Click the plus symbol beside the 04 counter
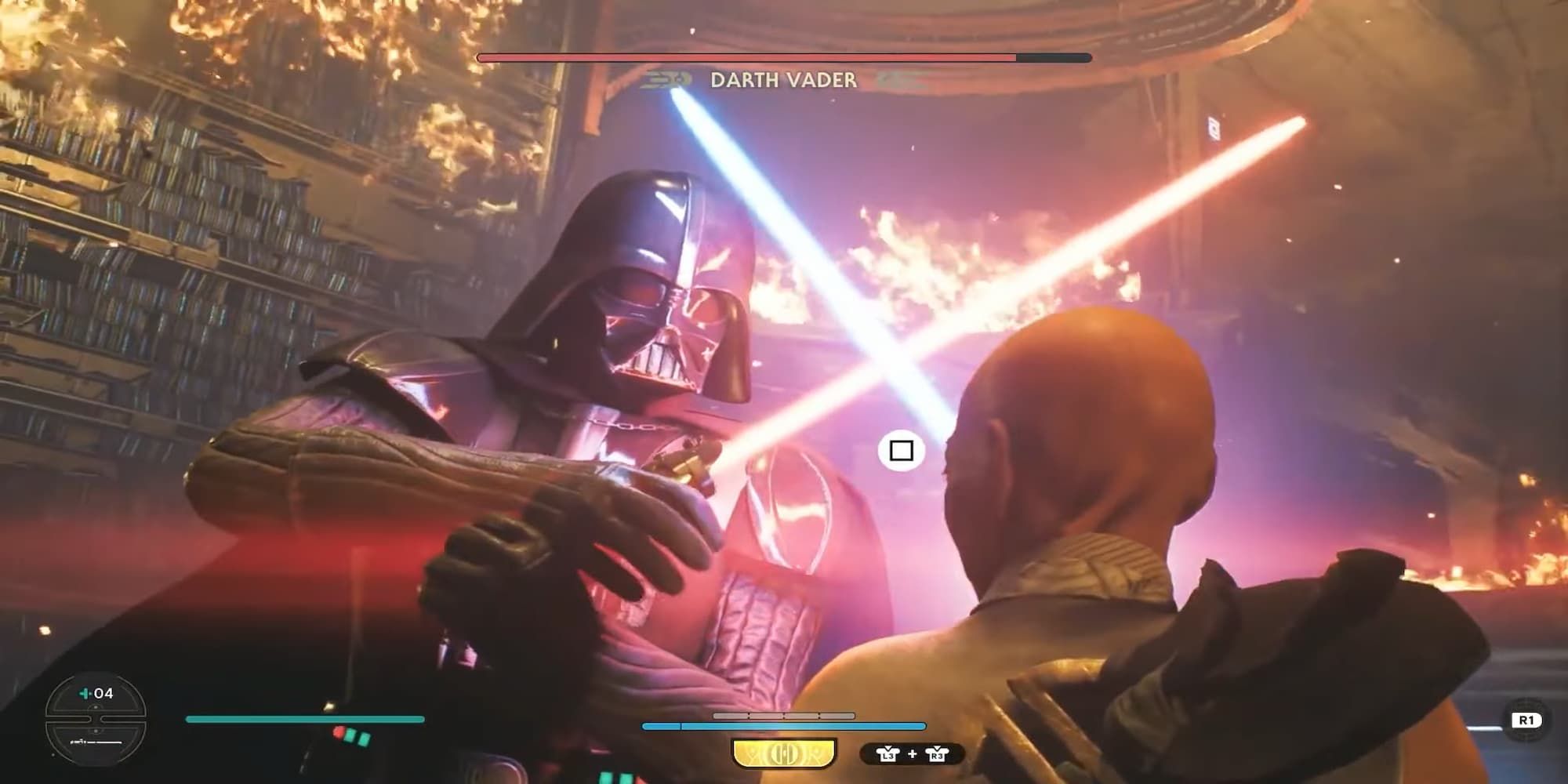This screenshot has height=784, width=1568. pyautogui.click(x=84, y=694)
